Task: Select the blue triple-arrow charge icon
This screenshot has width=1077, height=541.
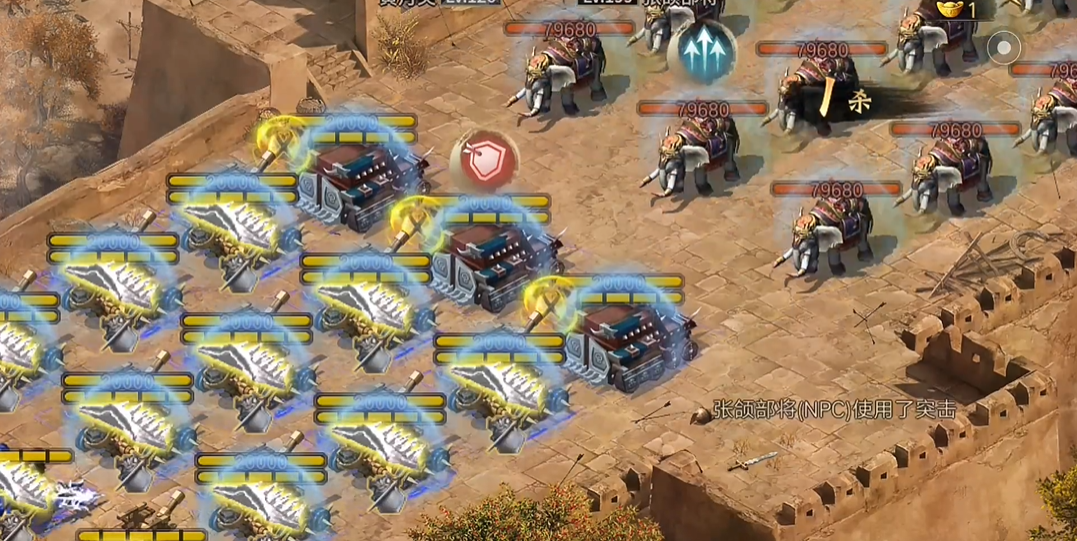Action: point(707,51)
